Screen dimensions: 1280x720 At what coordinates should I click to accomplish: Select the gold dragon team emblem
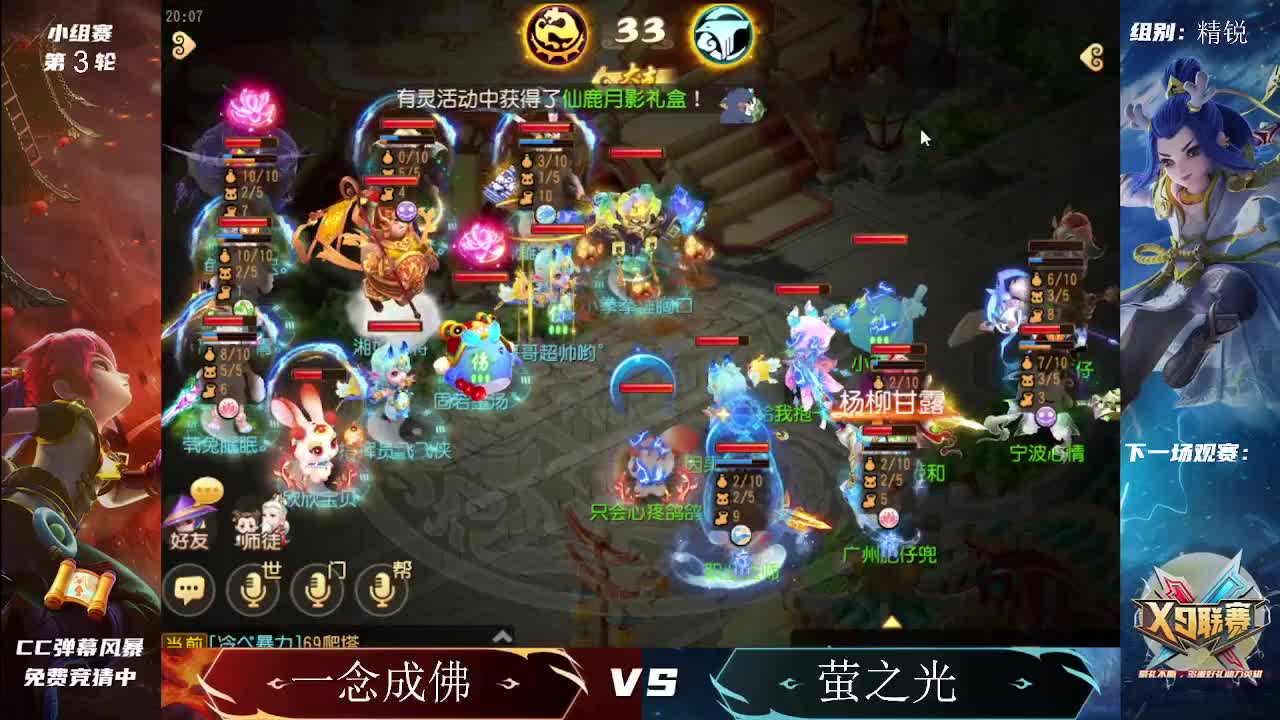pos(556,34)
